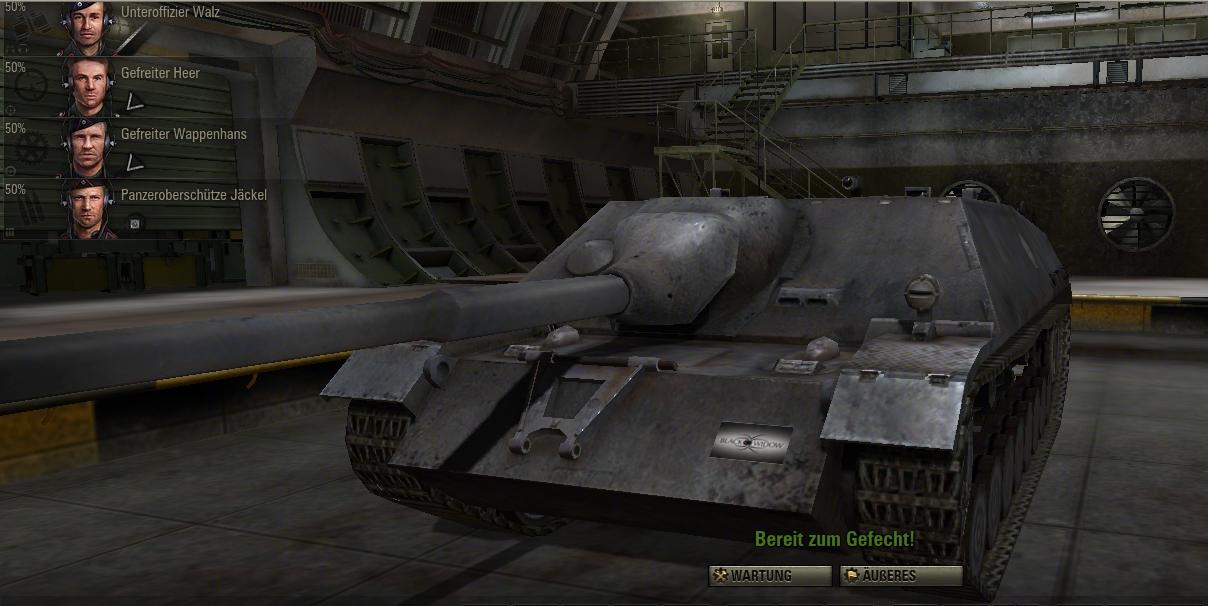Open the Äußeres exterior customization button

click(900, 575)
